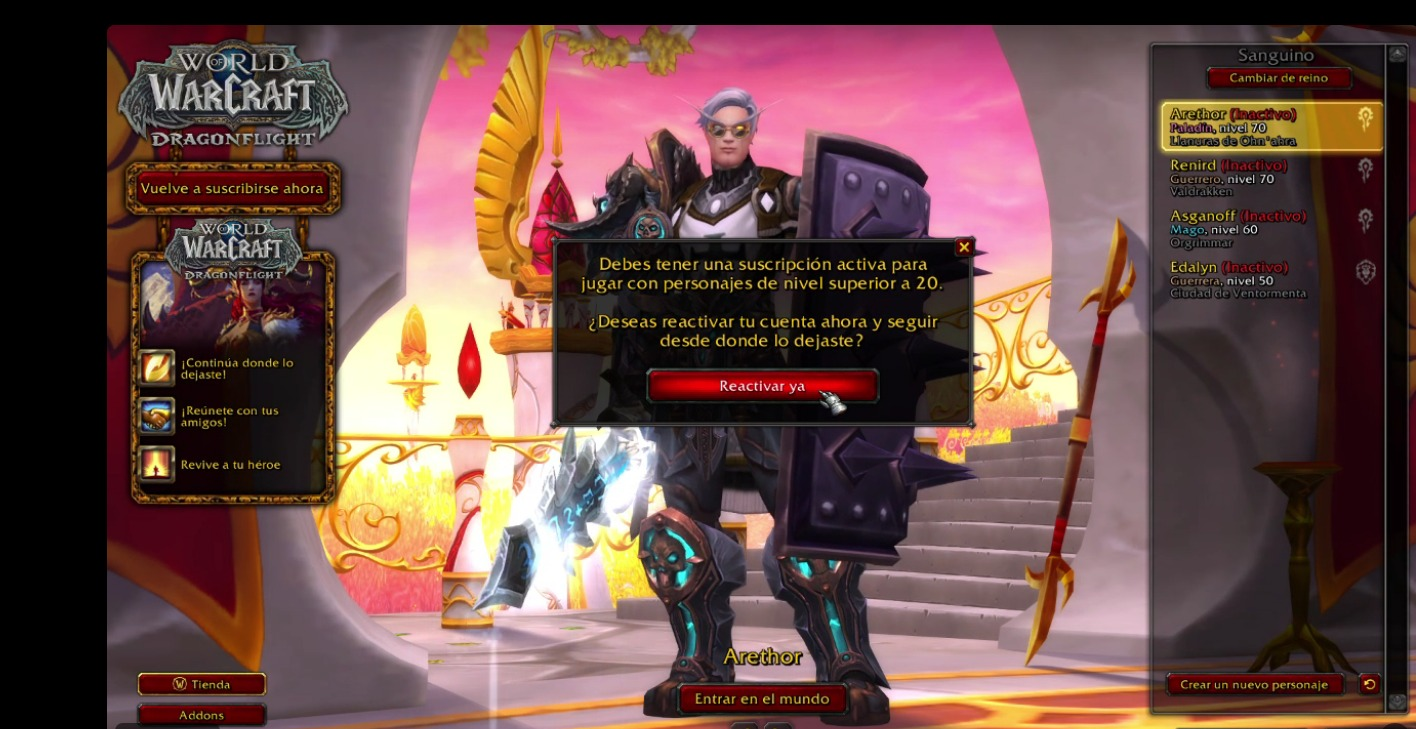The image size is (1416, 729).
Task: Click the Revive a tu héroe icon
Action: 158,464
